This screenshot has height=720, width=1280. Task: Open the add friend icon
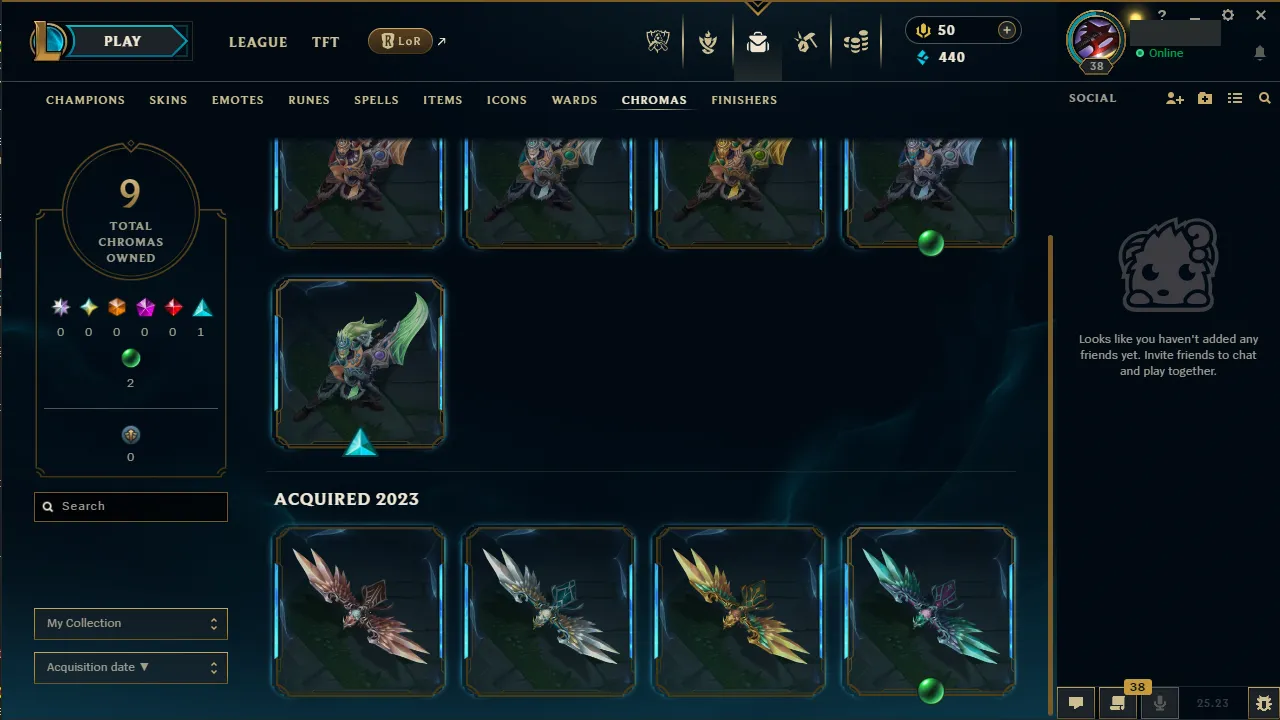pyautogui.click(x=1174, y=98)
